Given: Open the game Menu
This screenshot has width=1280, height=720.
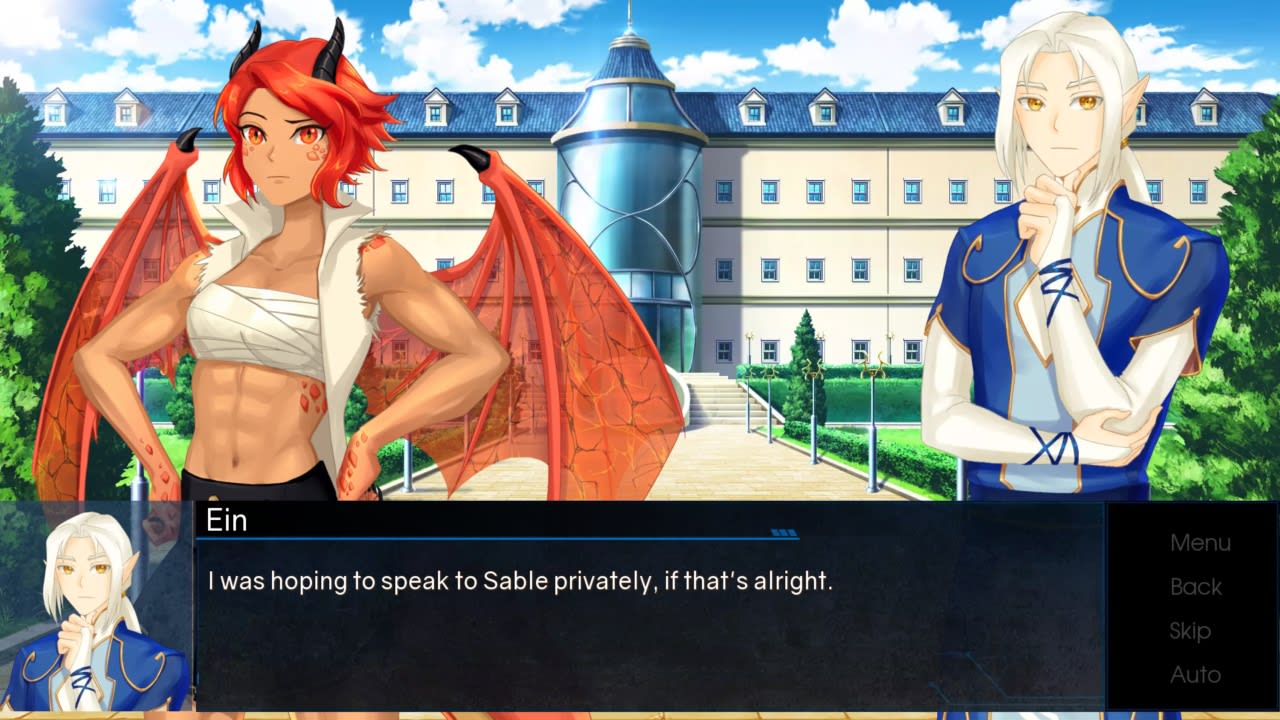Looking at the screenshot, I should [x=1198, y=542].
